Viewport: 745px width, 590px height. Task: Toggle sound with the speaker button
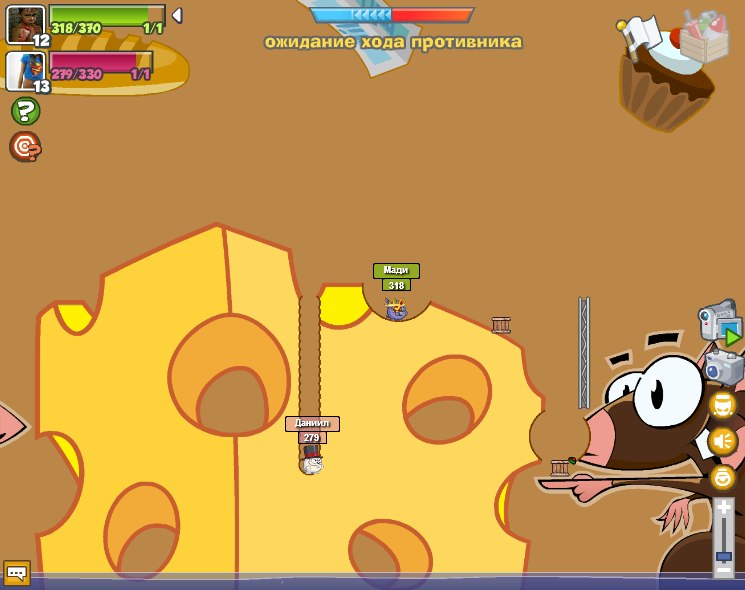pyautogui.click(x=722, y=441)
